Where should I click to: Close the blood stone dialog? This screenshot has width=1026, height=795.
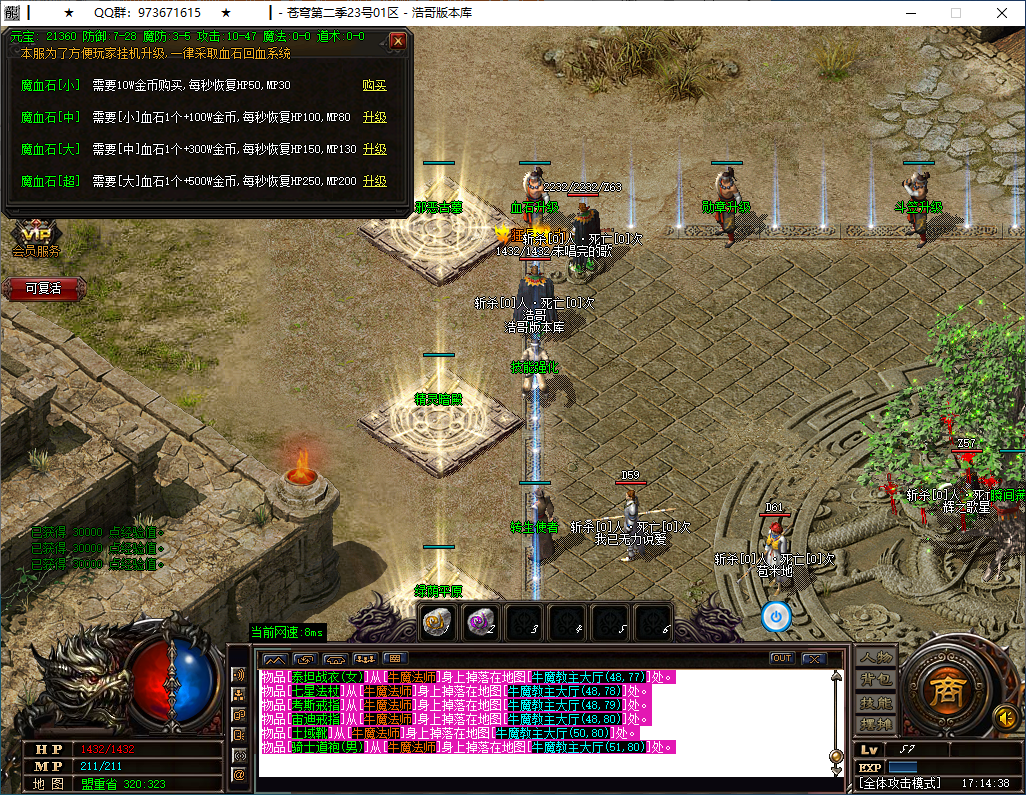[398, 41]
